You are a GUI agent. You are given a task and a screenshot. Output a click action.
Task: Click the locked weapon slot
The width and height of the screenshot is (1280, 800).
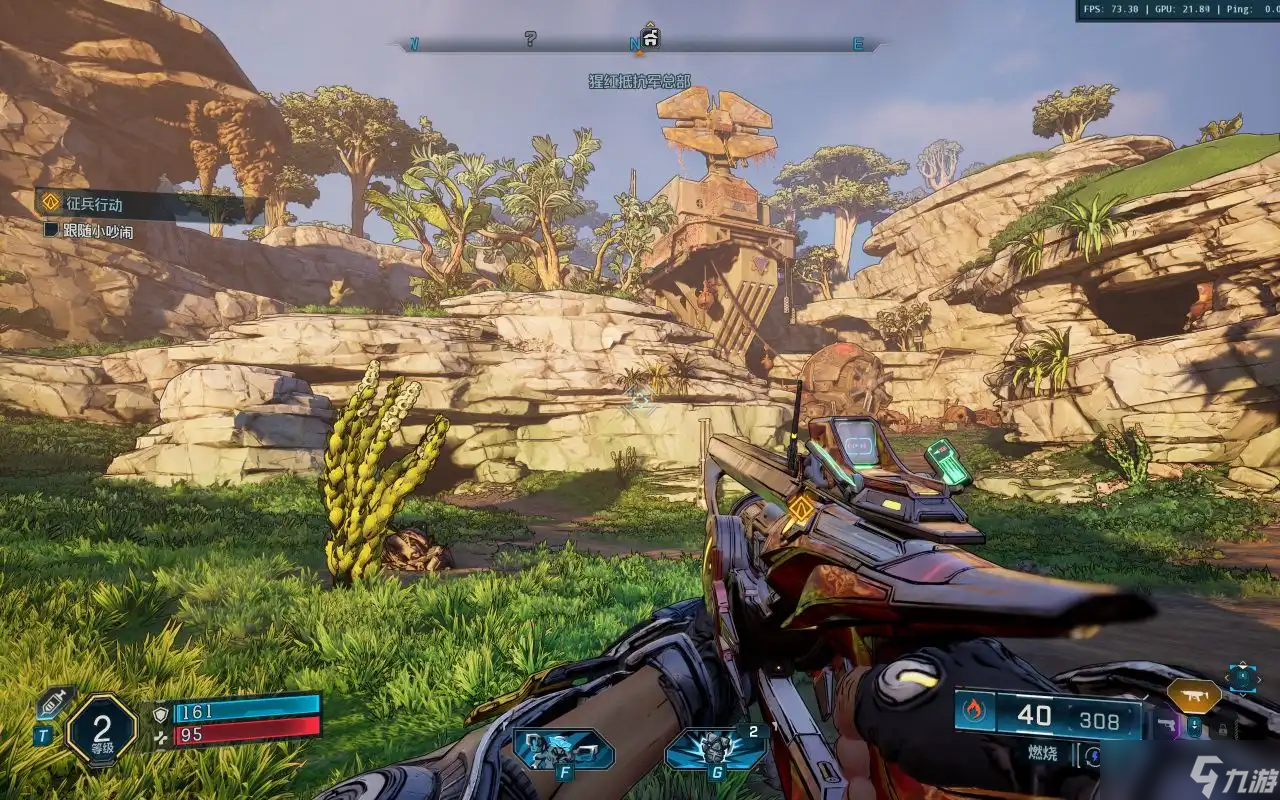[1221, 729]
